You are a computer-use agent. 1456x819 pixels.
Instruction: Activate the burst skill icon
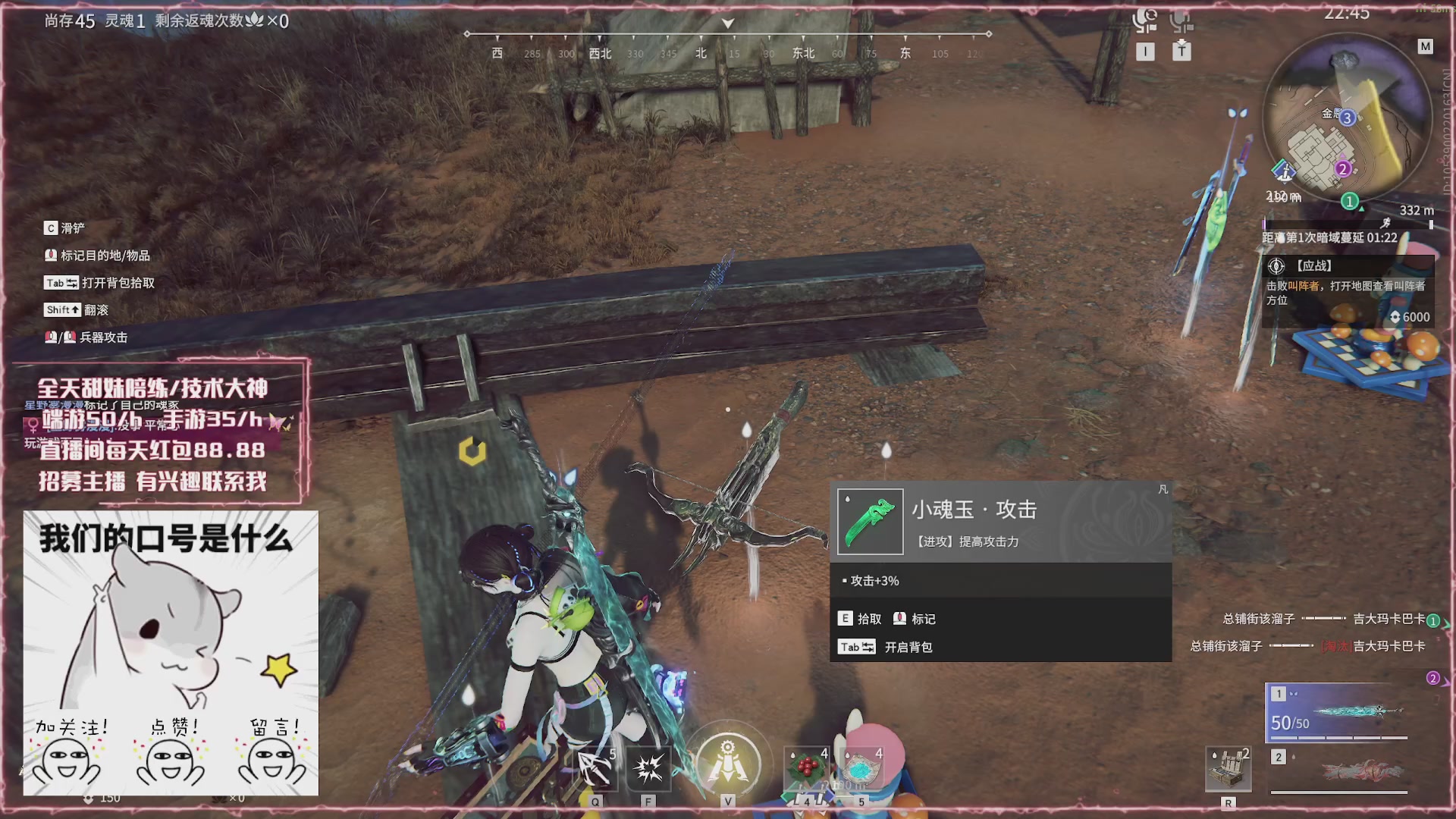tap(648, 769)
